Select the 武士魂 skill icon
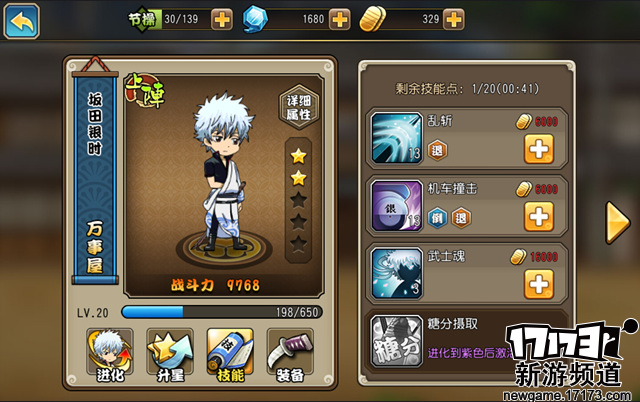640x402 pixels. [x=397, y=272]
